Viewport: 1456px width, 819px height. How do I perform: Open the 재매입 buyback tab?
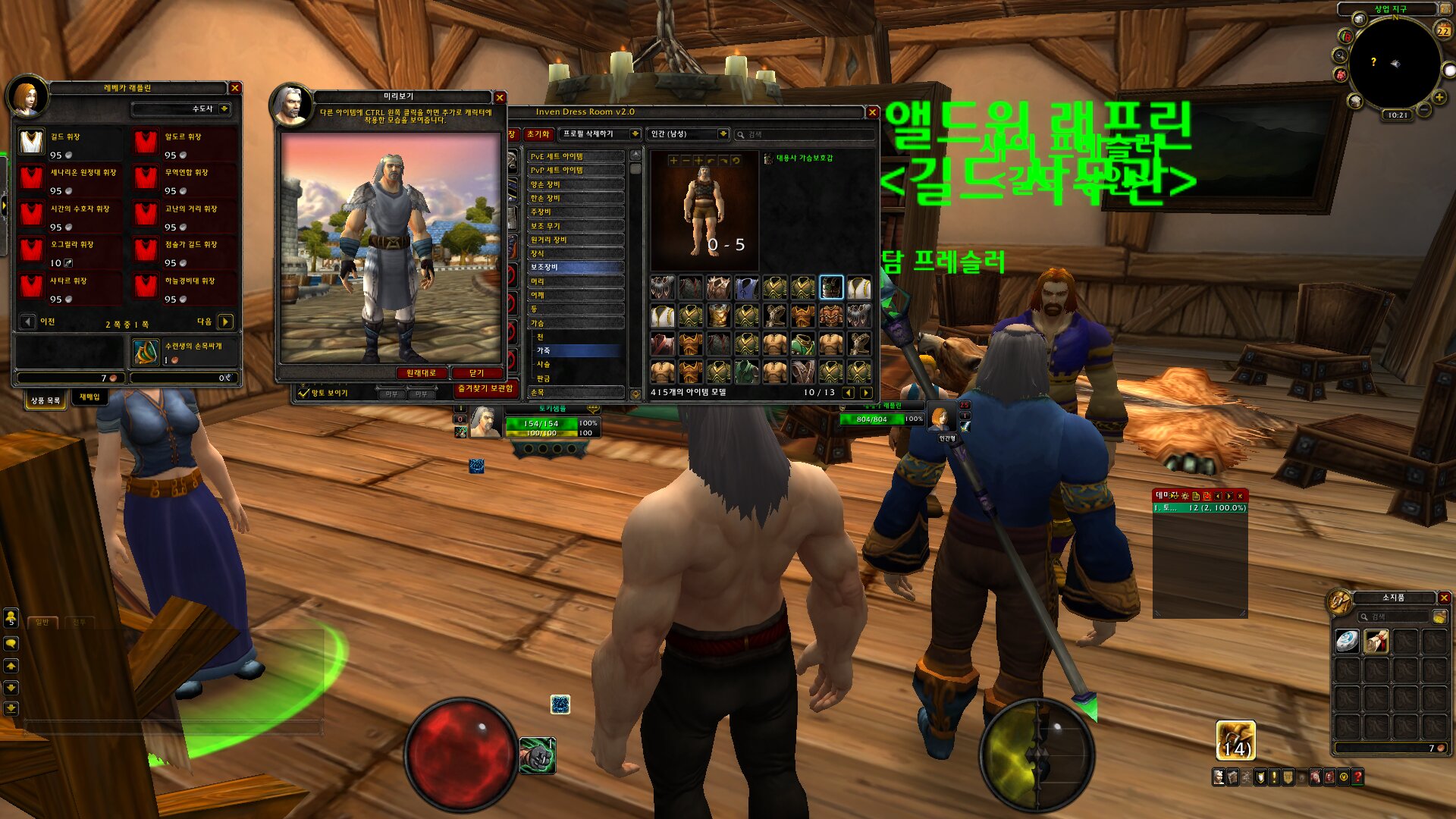89,397
